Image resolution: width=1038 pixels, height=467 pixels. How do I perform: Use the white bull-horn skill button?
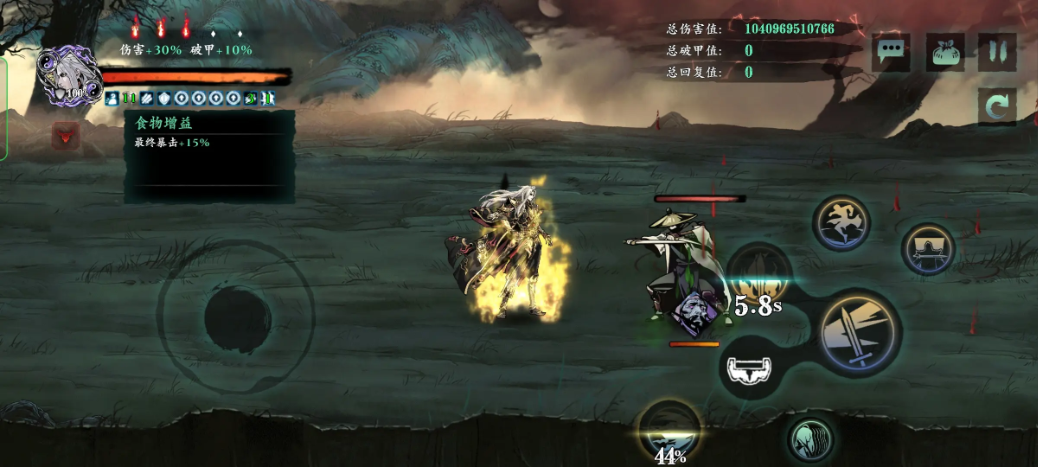point(749,369)
